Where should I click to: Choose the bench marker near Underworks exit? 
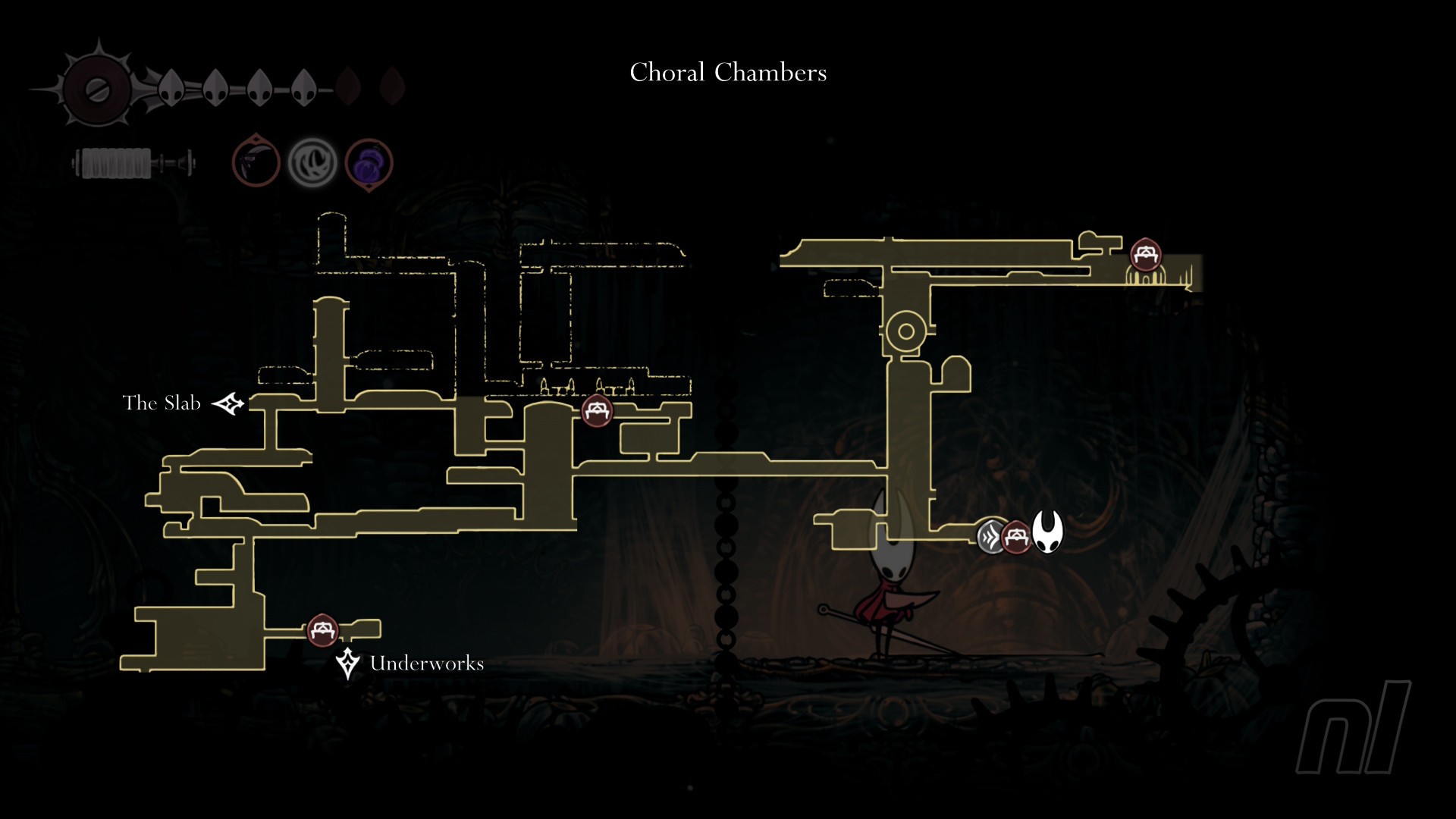click(x=322, y=629)
